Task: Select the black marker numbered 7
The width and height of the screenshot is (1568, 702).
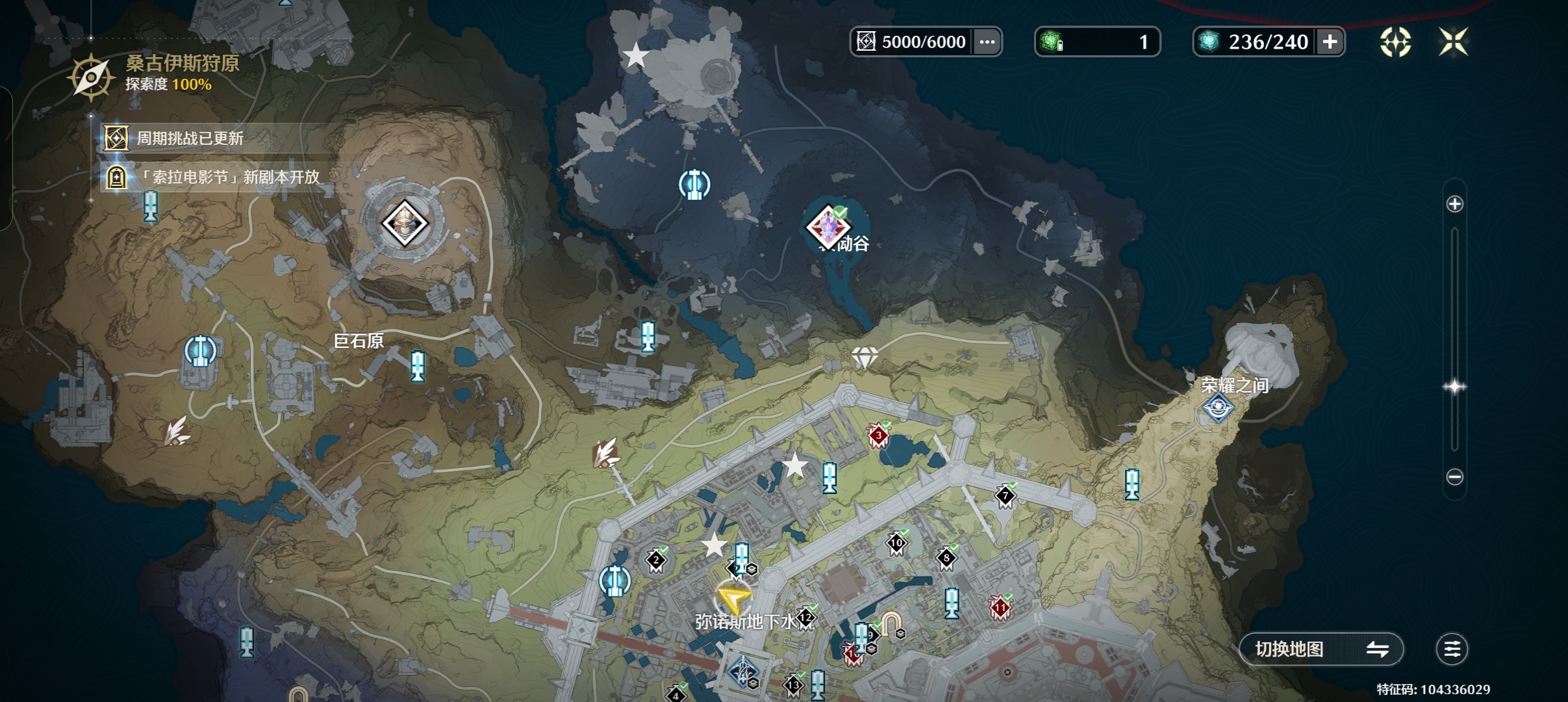Action: (1005, 497)
